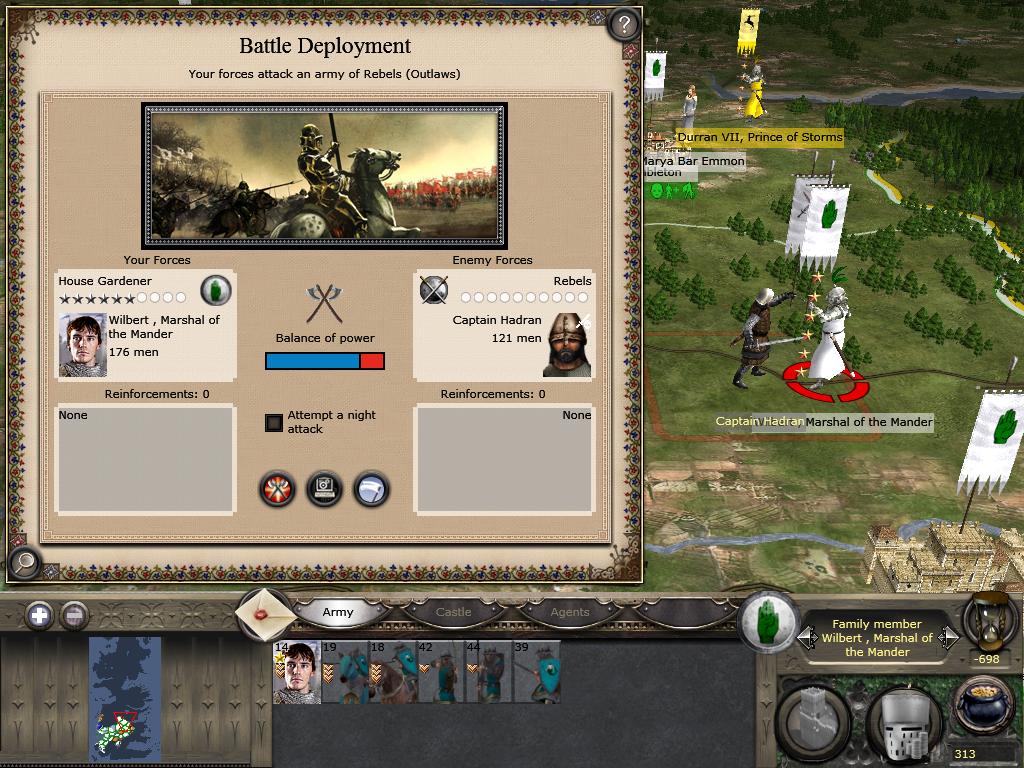Switch to the Army tab
Viewport: 1024px width, 768px height.
tap(338, 612)
